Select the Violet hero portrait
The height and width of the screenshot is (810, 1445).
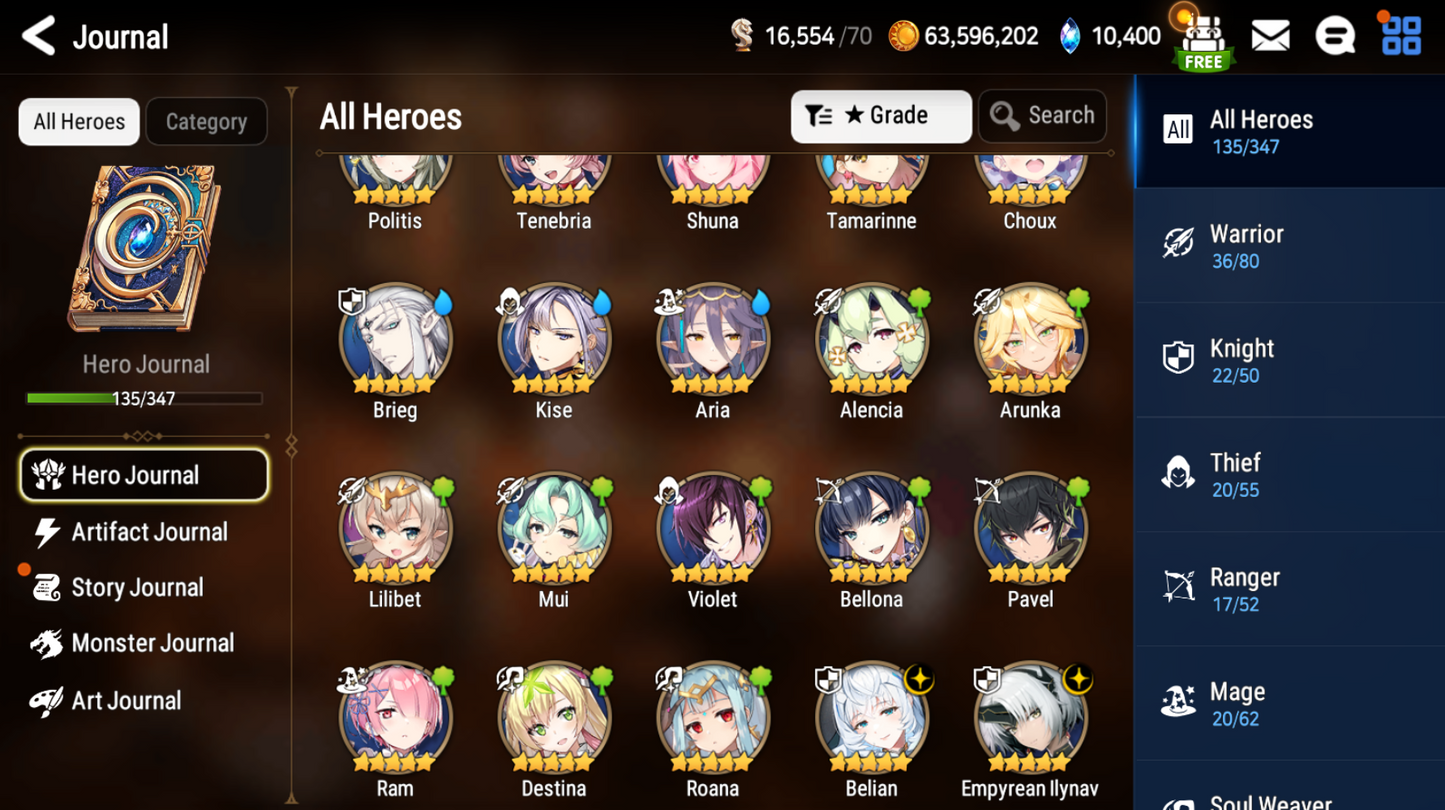(712, 530)
